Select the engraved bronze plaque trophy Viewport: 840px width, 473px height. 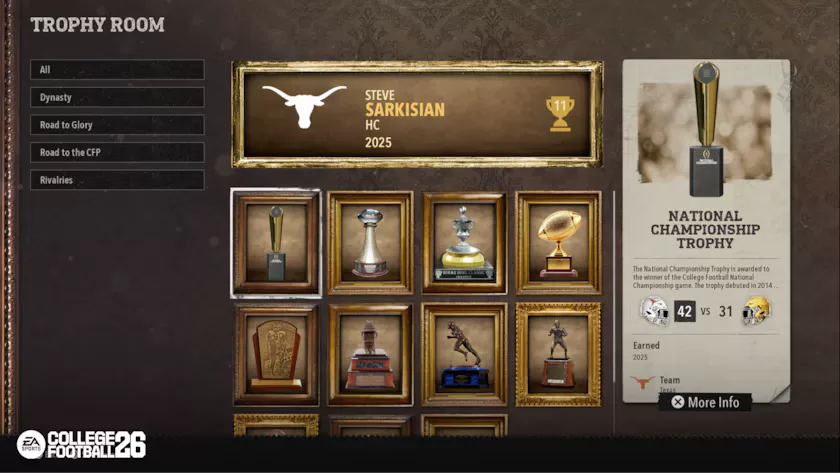(275, 355)
